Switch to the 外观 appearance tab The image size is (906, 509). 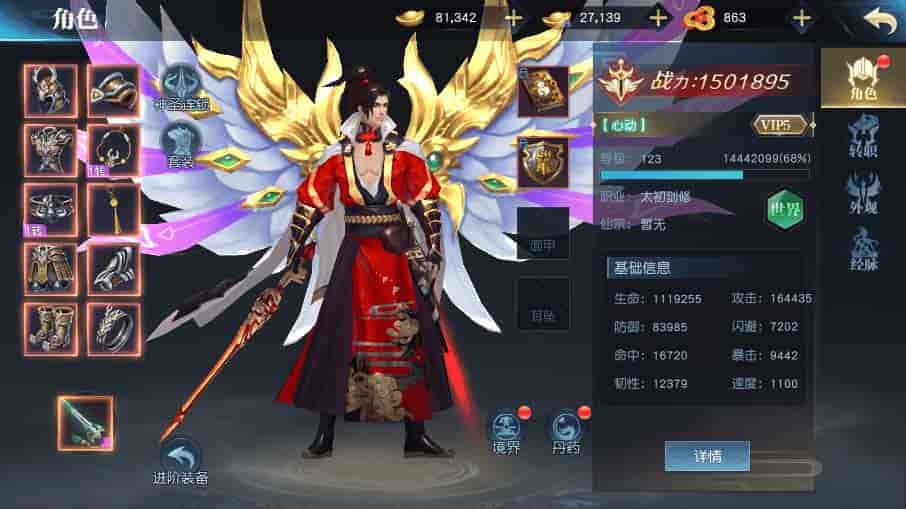coord(861,194)
